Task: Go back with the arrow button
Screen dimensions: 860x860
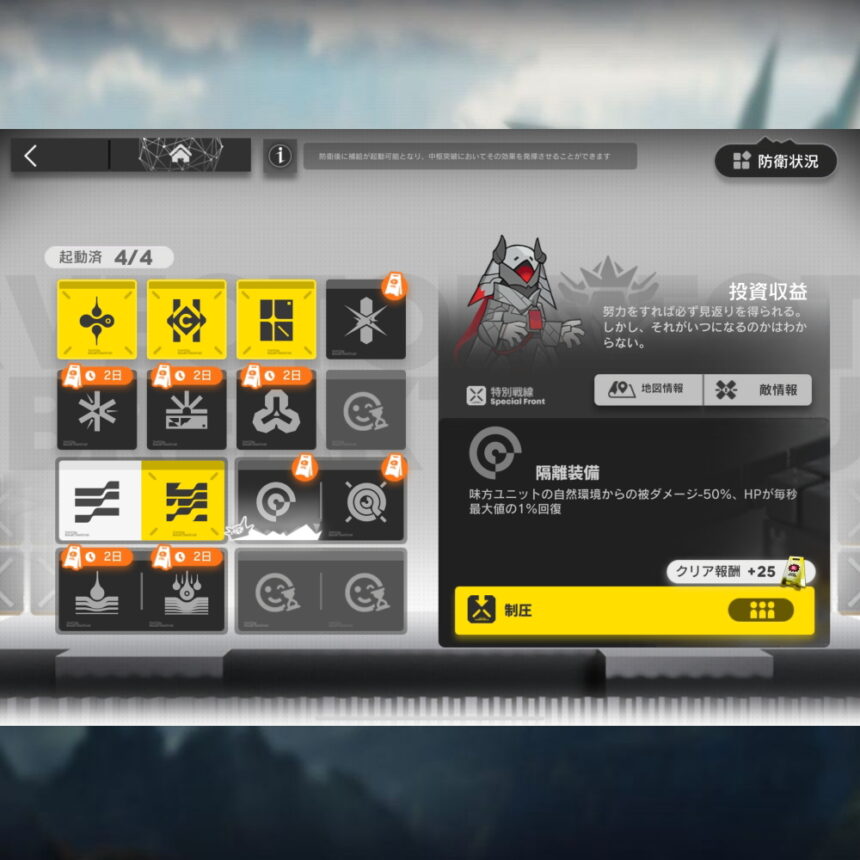Action: (x=32, y=155)
